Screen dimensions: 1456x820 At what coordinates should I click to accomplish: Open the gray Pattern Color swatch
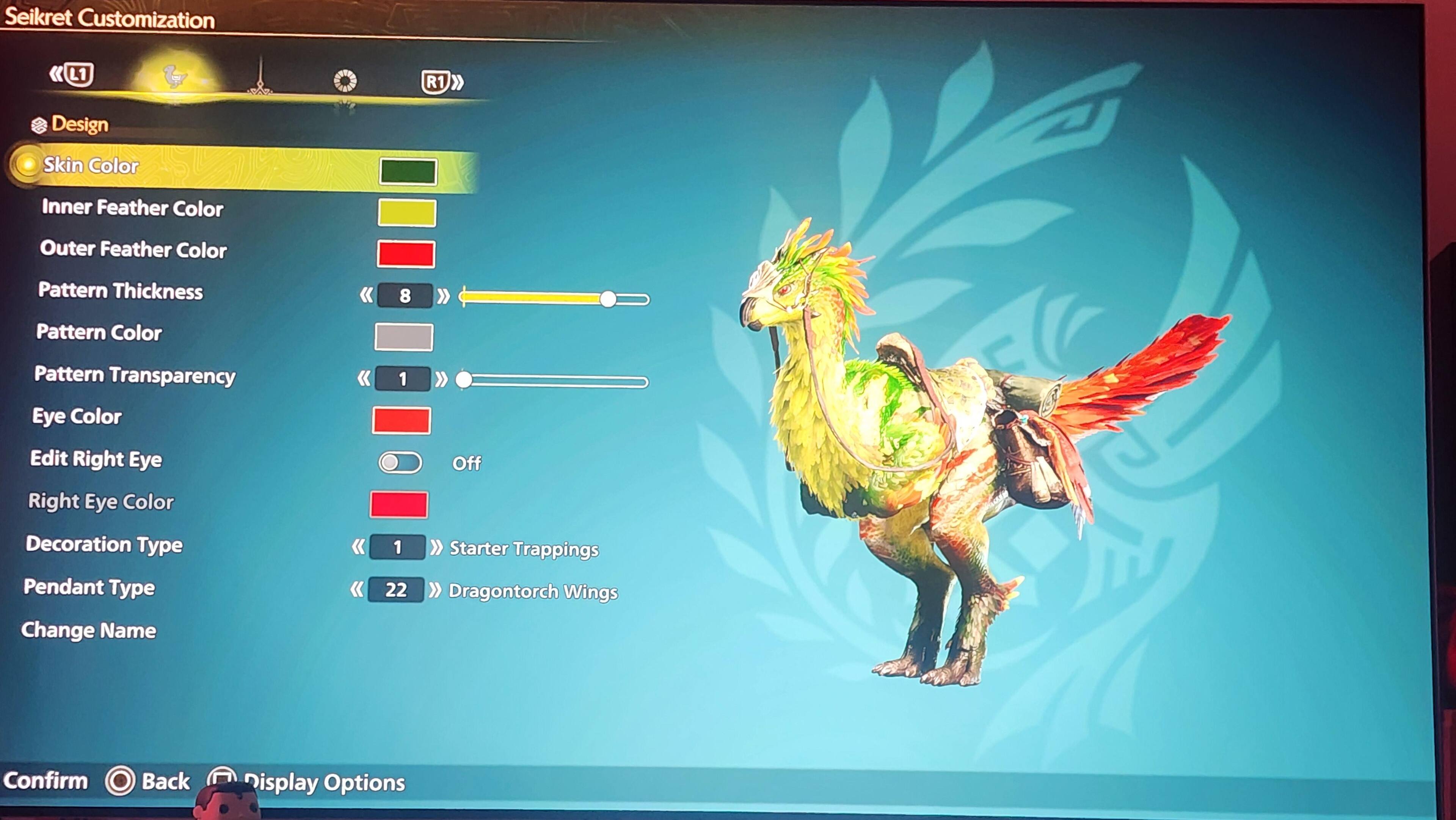tap(403, 337)
